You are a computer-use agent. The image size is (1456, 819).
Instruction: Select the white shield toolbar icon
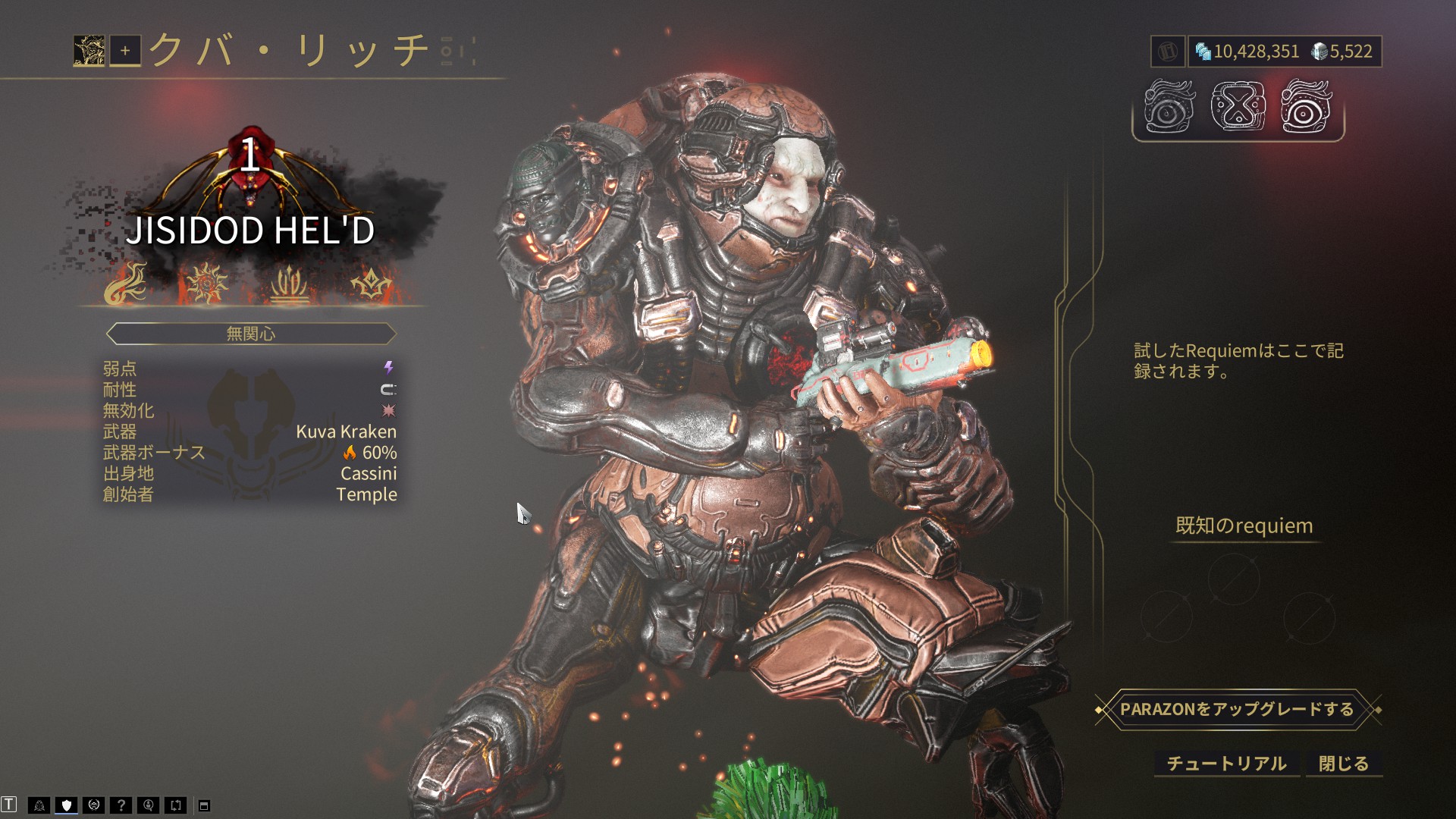pyautogui.click(x=67, y=805)
